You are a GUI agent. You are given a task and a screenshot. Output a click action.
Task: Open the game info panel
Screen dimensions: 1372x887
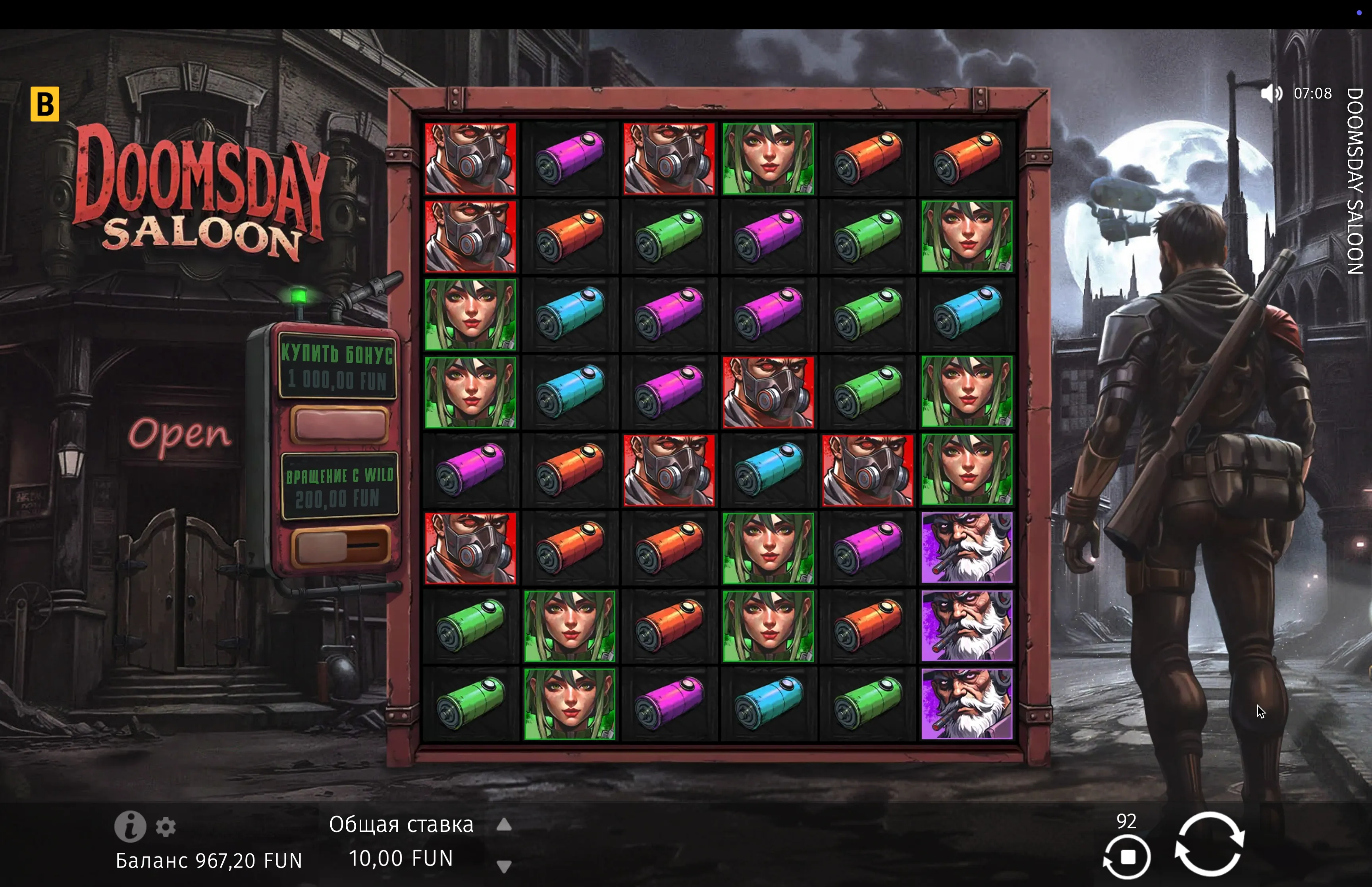(129, 826)
